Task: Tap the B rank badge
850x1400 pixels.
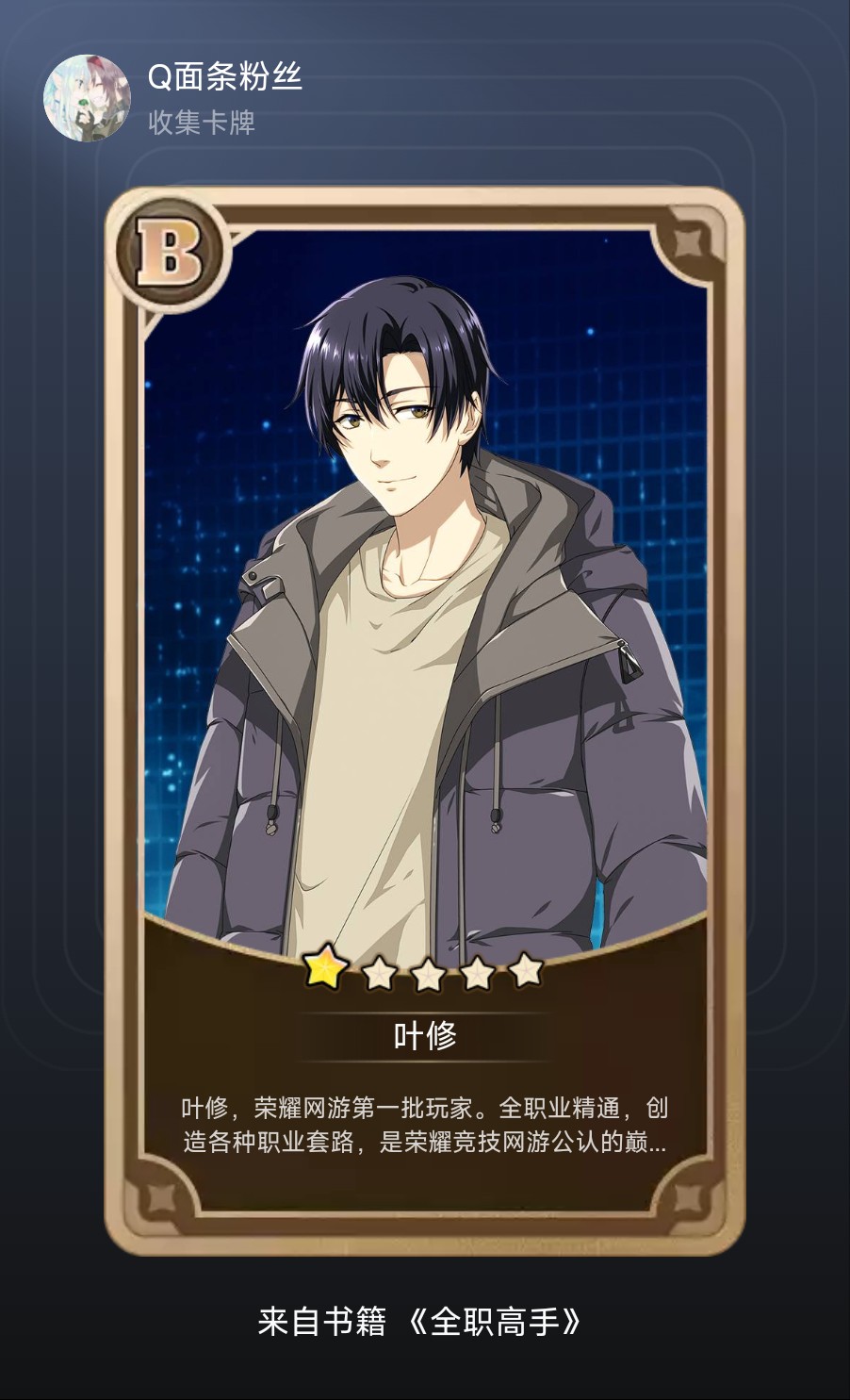Action: (x=170, y=253)
